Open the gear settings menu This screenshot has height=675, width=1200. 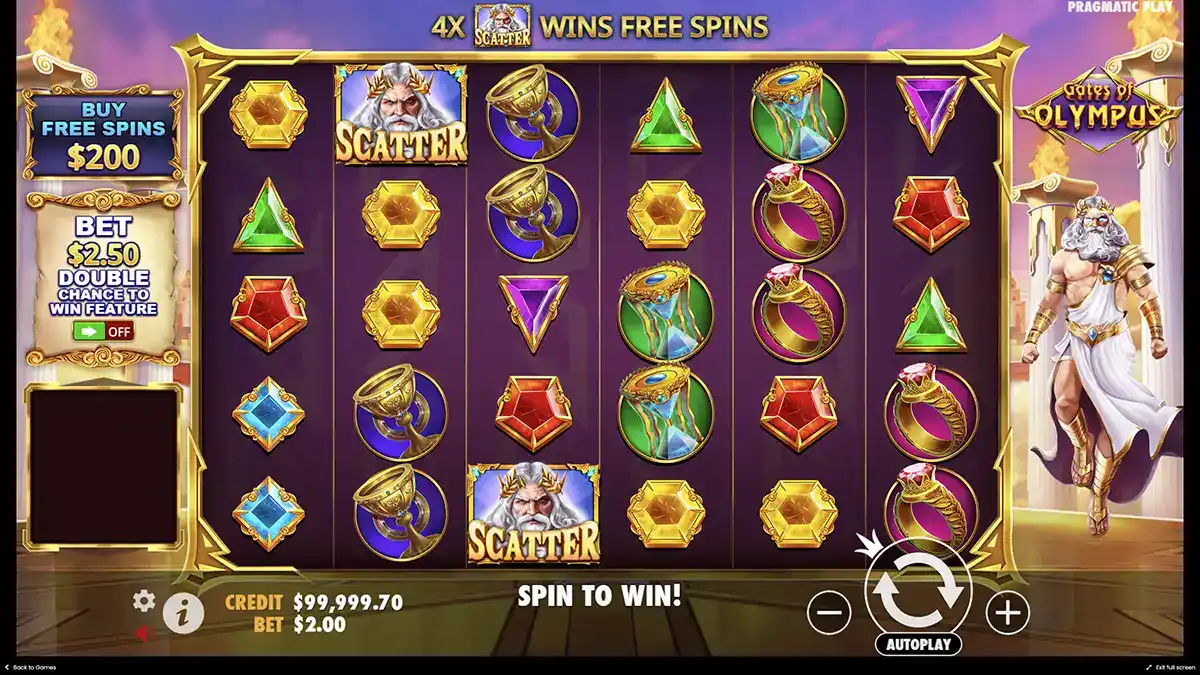(x=145, y=601)
